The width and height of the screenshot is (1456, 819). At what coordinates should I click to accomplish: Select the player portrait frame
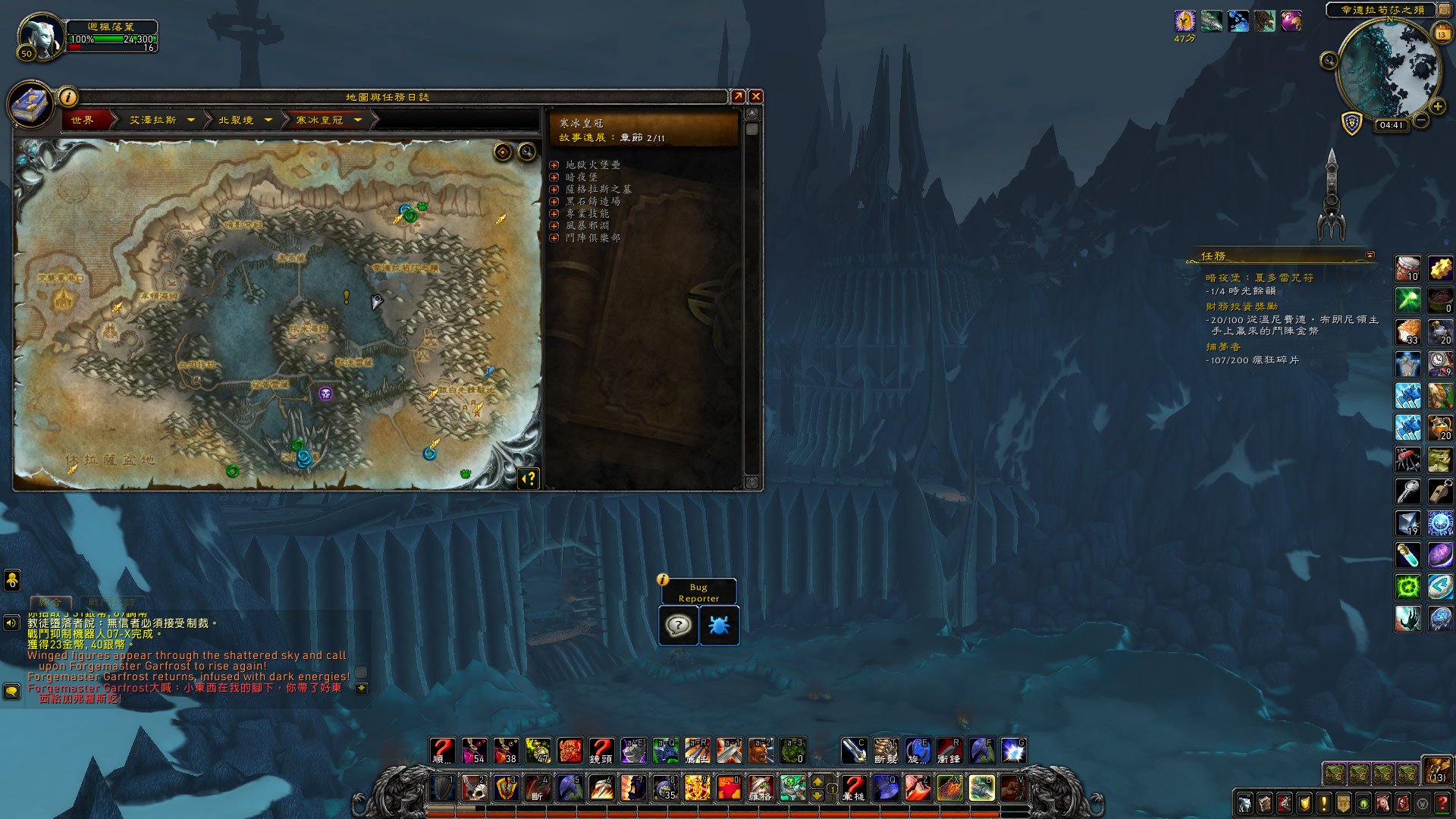pyautogui.click(x=42, y=35)
